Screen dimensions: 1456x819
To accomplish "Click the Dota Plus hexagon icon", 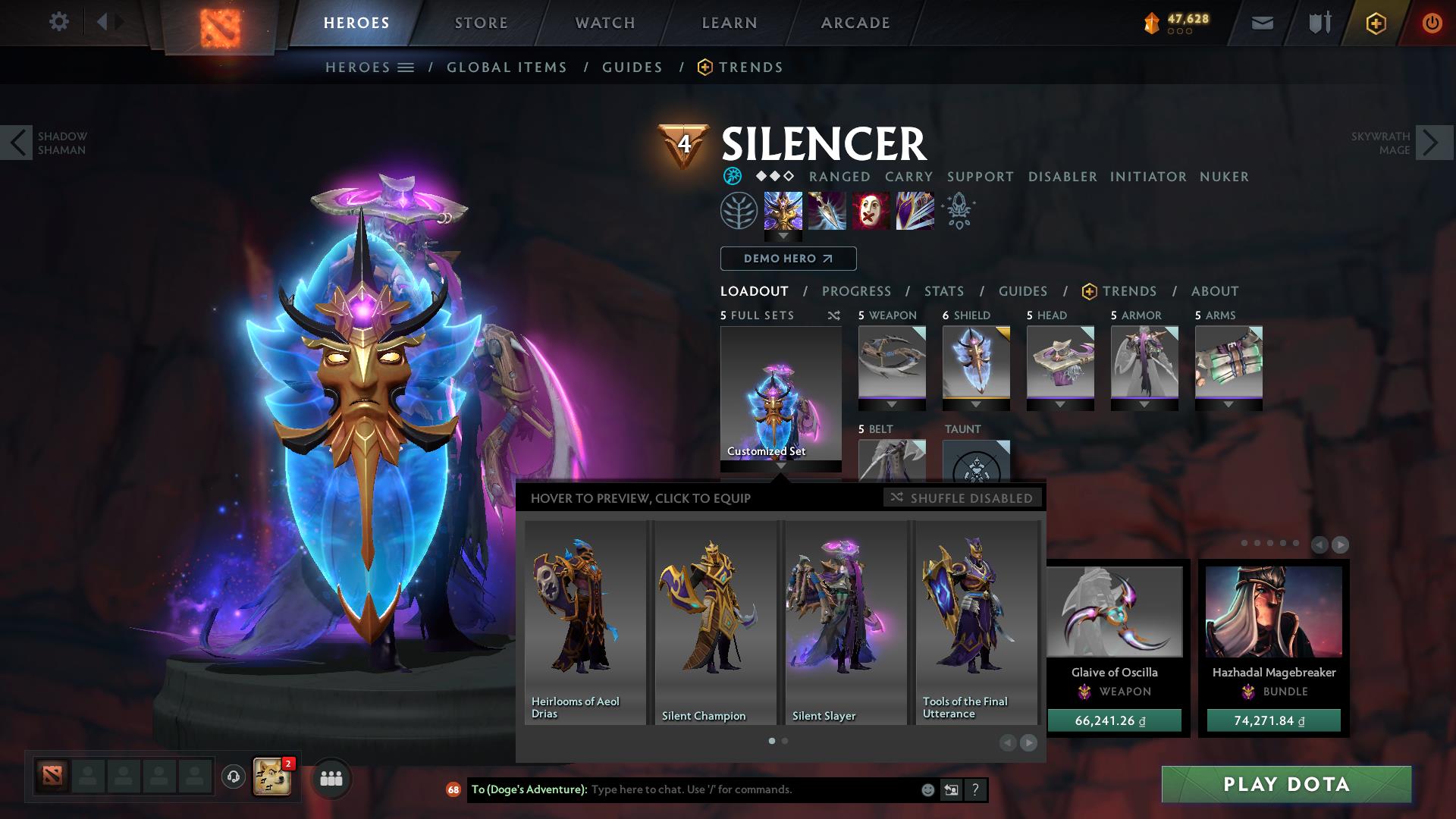I will point(1377,22).
